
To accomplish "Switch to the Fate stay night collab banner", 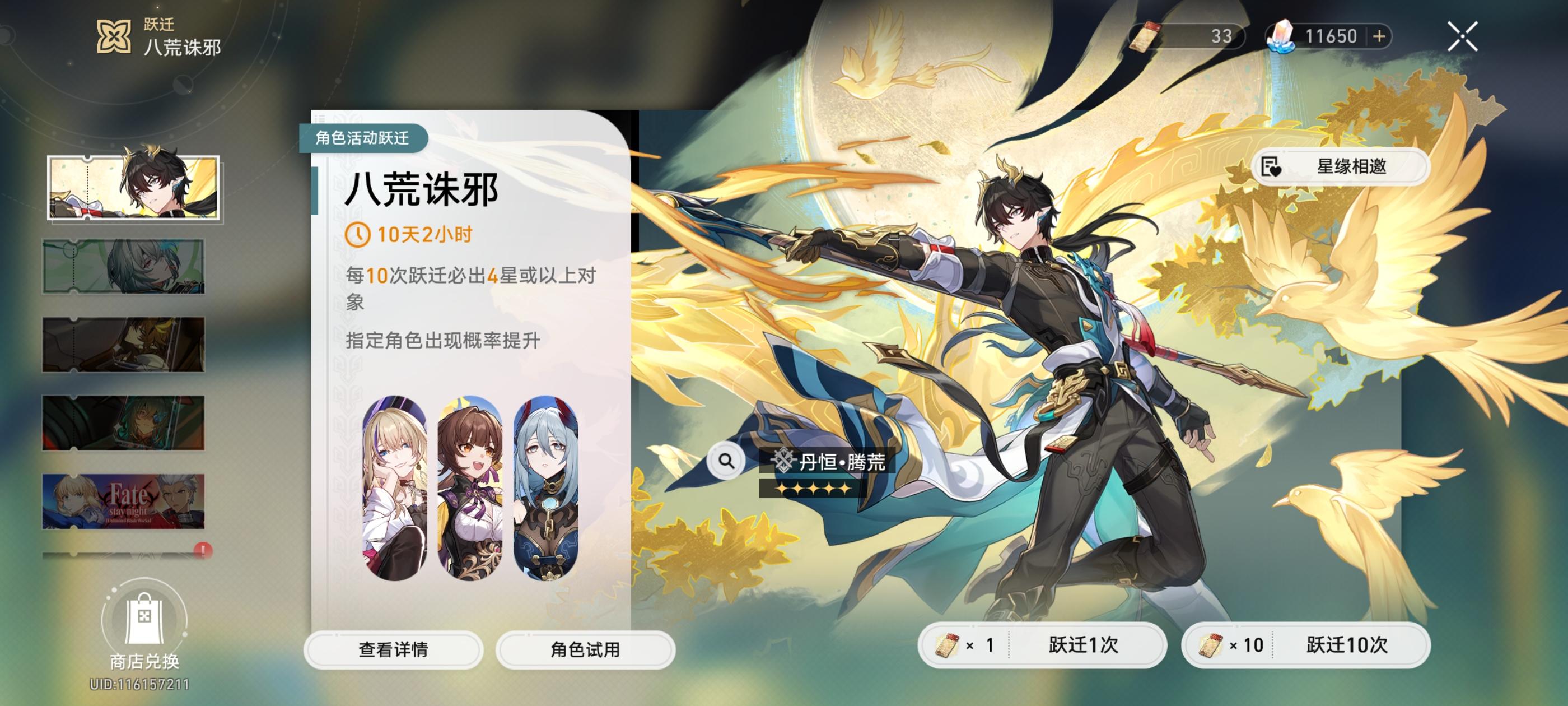I will click(122, 501).
